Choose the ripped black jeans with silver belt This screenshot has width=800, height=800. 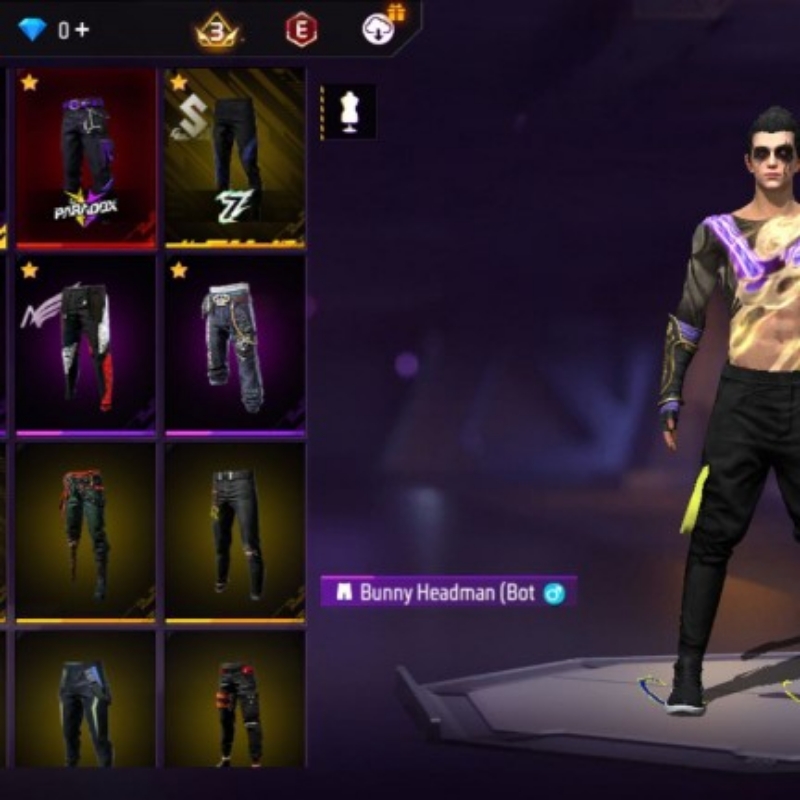(235, 531)
